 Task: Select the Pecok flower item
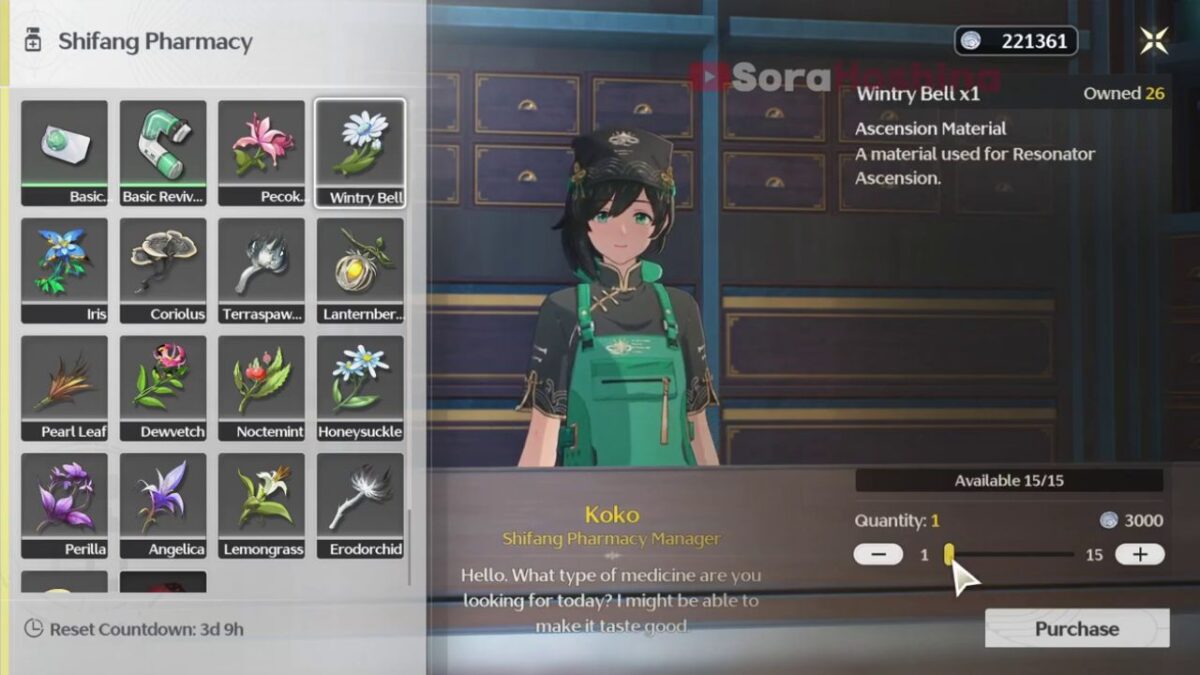pos(262,152)
